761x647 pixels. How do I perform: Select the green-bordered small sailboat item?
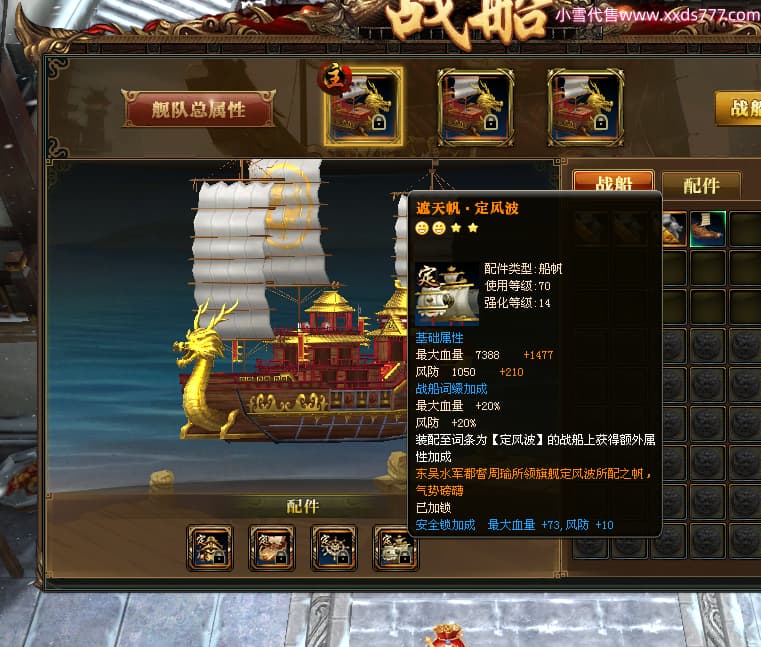[x=706, y=229]
